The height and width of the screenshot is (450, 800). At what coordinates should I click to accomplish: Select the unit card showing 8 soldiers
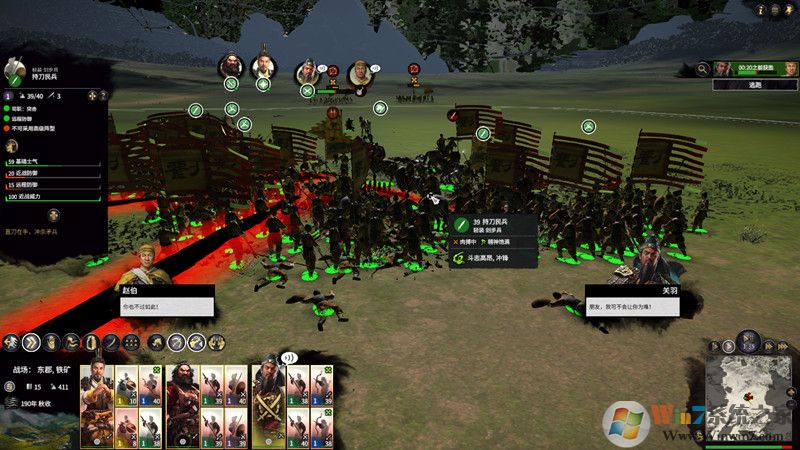(125, 425)
